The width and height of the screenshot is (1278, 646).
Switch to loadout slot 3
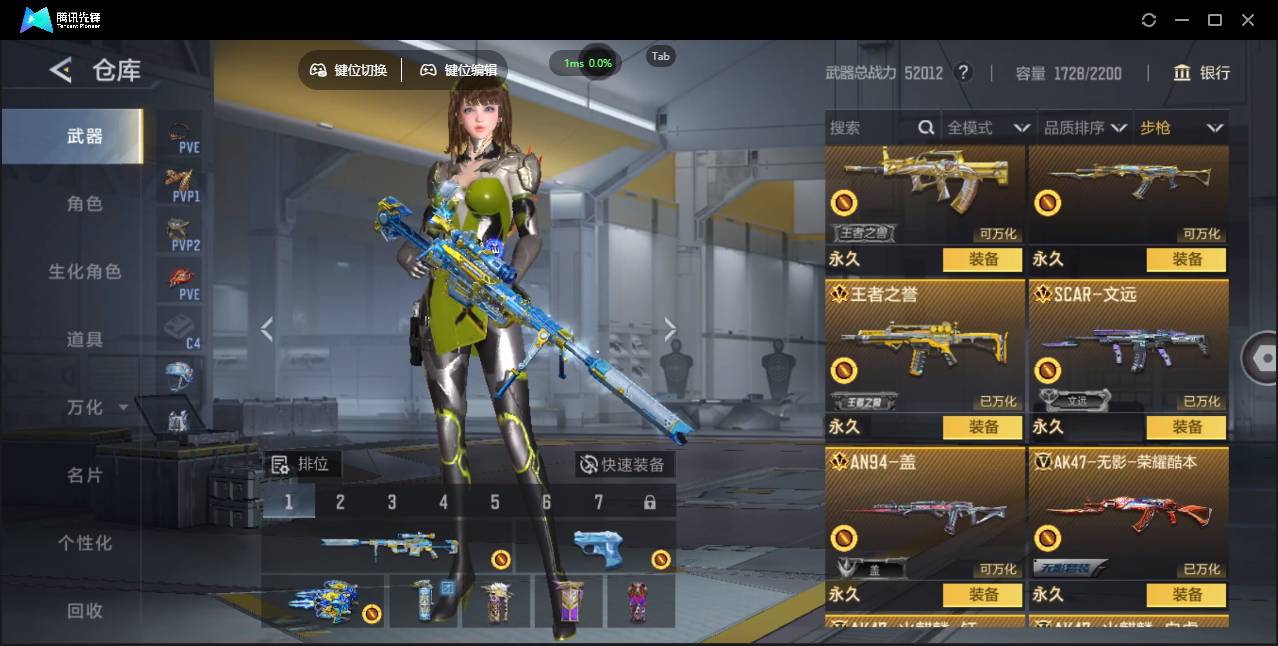pyautogui.click(x=392, y=502)
